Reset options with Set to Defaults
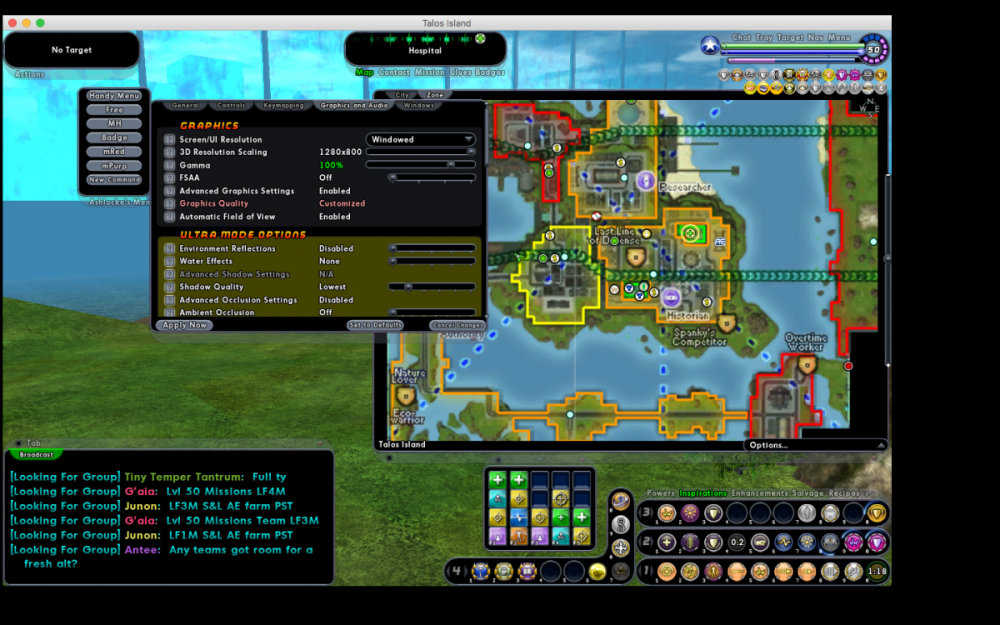 point(375,325)
